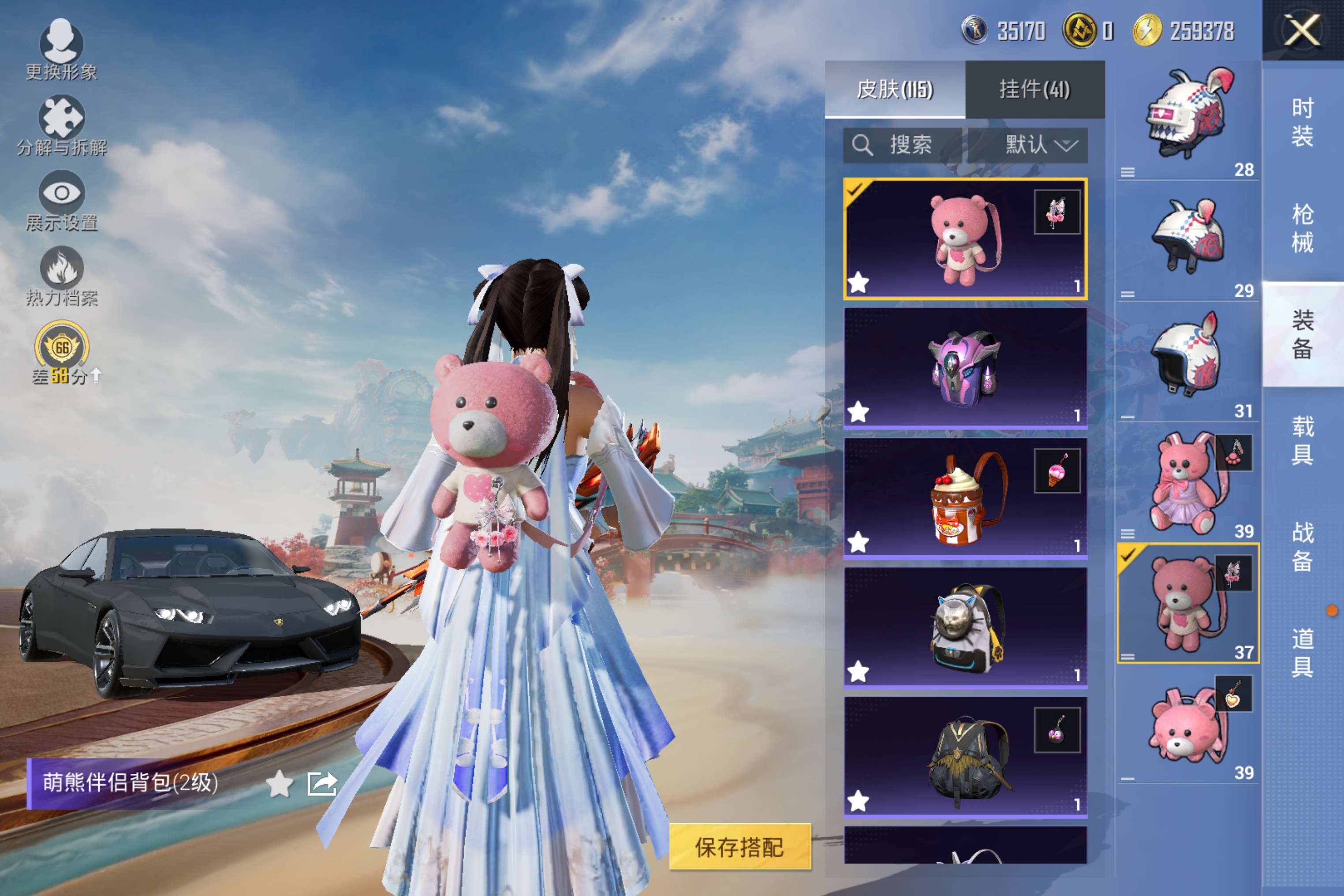Close the wardrobe with the X button
1344x896 pixels.
coord(1302,30)
